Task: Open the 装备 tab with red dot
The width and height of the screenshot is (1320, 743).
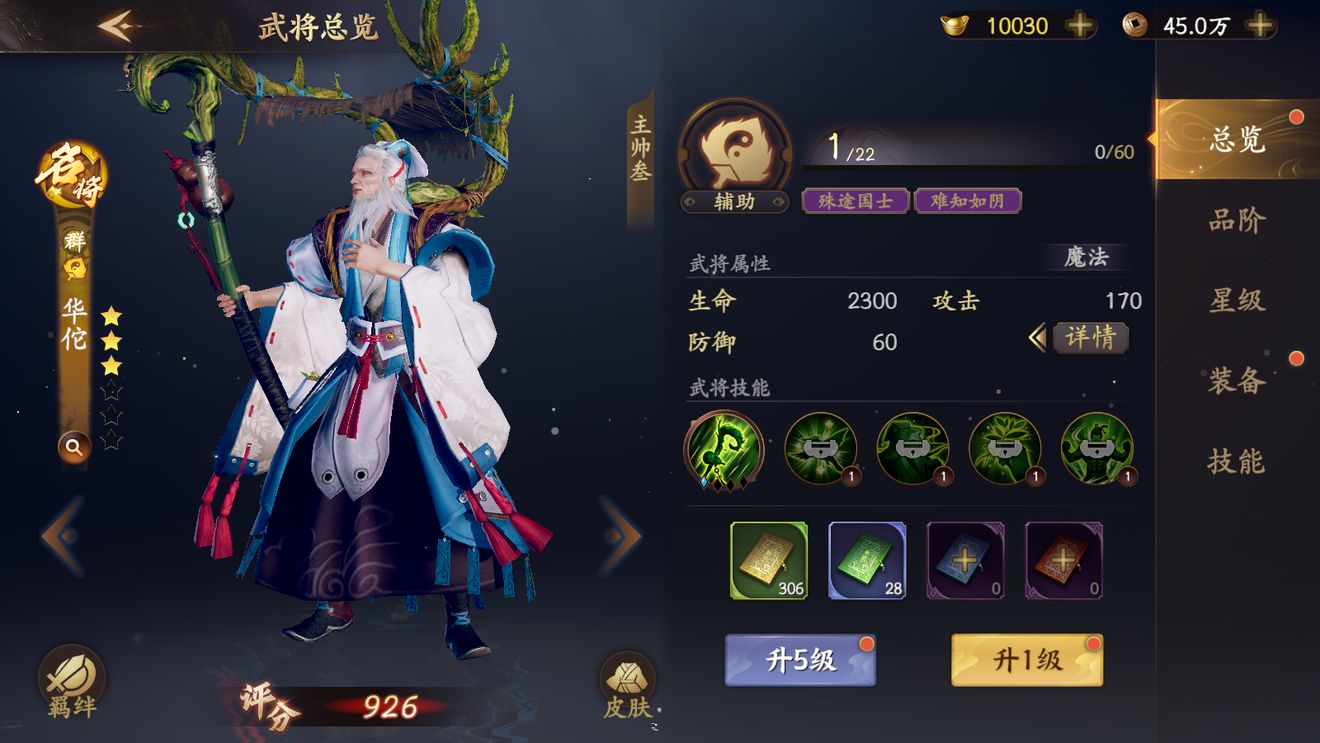Action: tap(1237, 381)
